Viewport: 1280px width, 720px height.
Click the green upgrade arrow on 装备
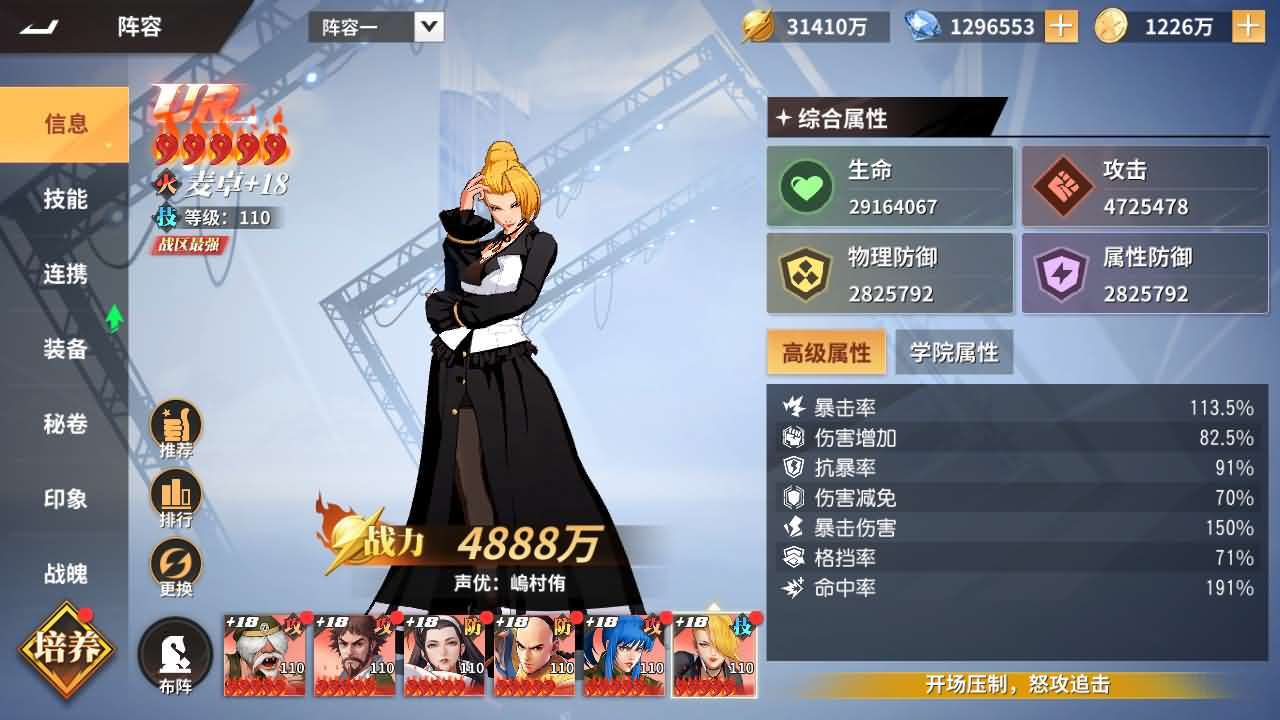click(x=113, y=318)
